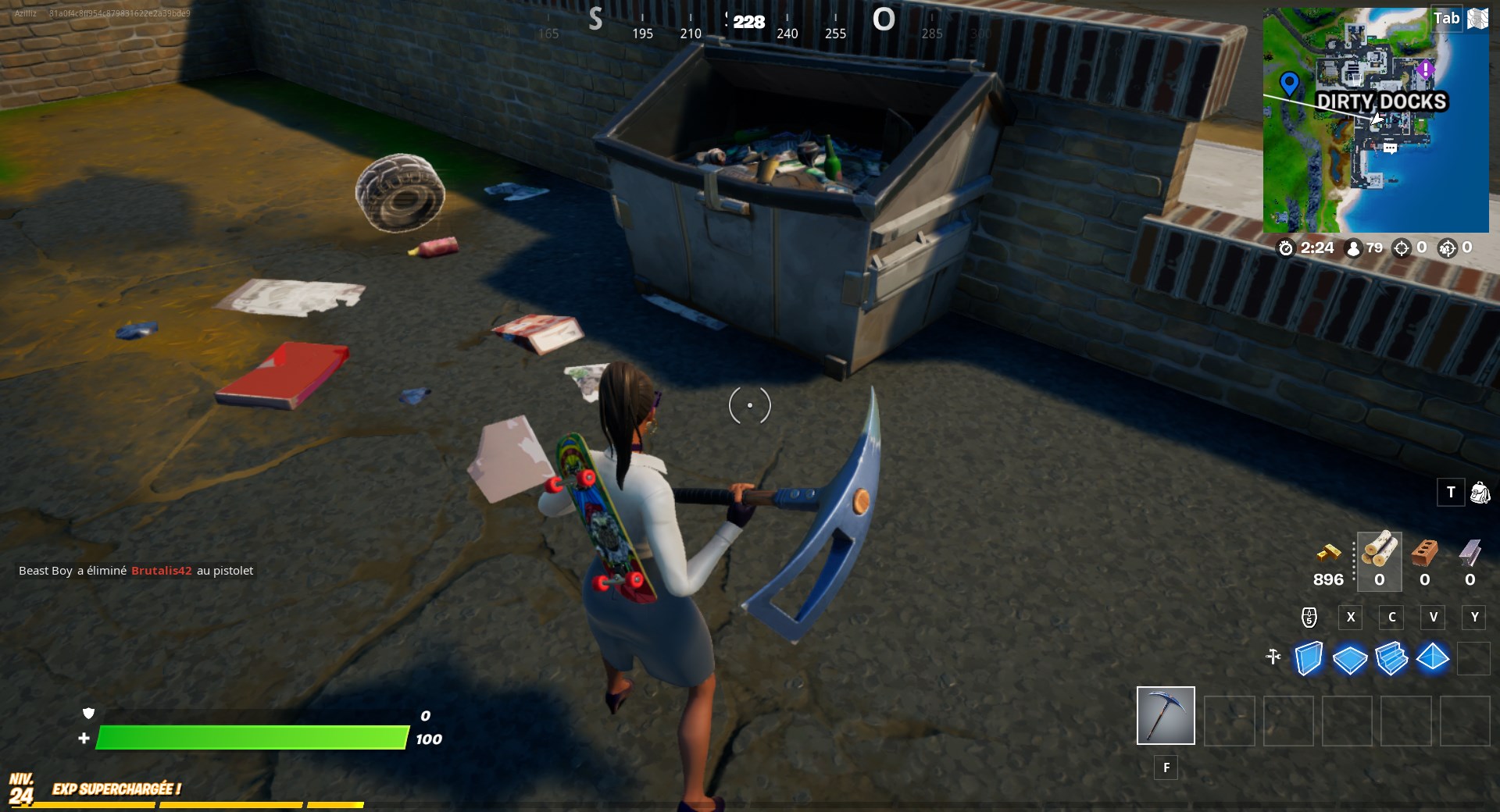Toggle the pickaxe in hotbar slot F
This screenshot has height=812, width=1500.
1166,715
